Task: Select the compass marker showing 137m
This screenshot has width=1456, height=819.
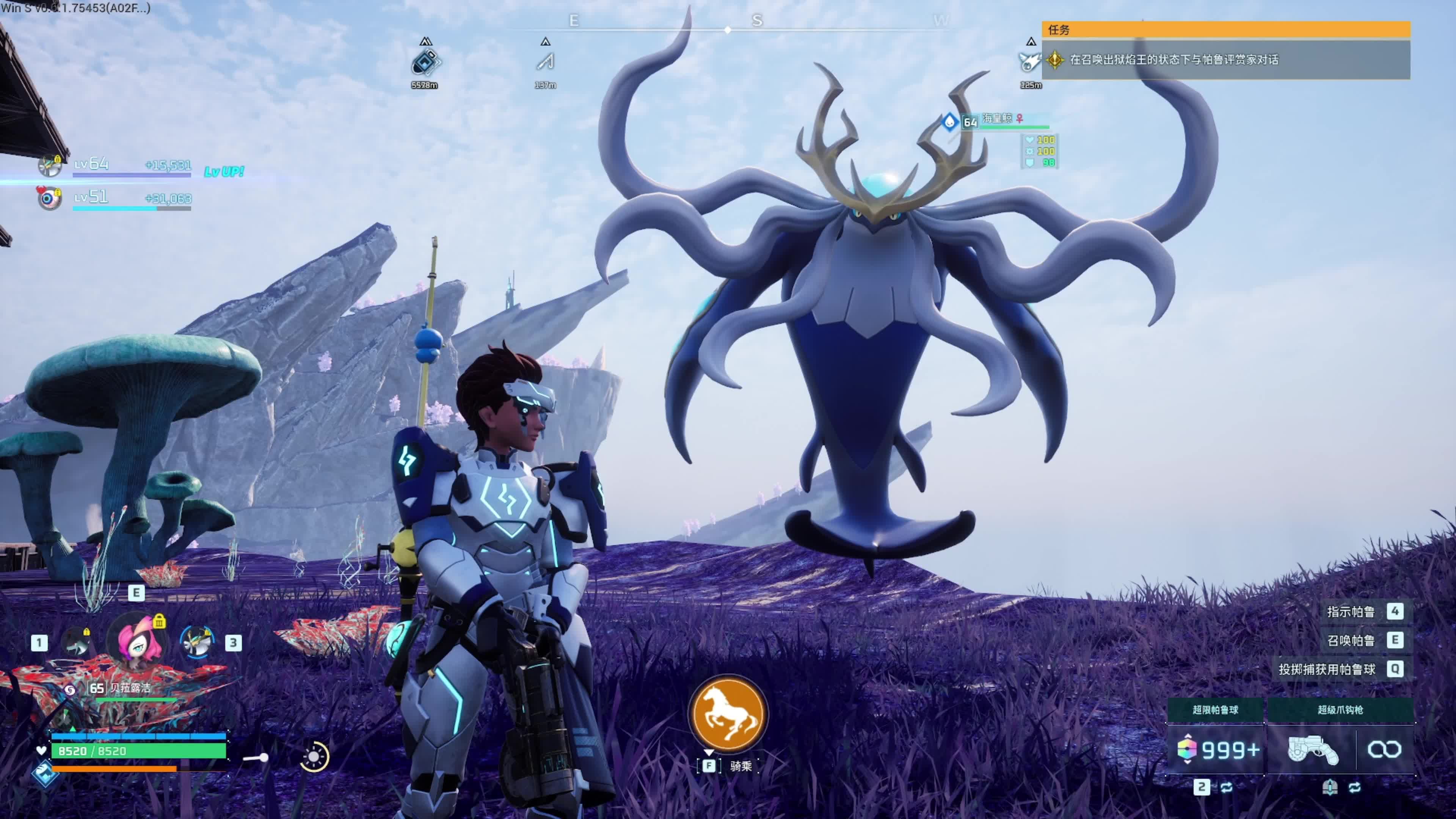Action: (x=546, y=62)
